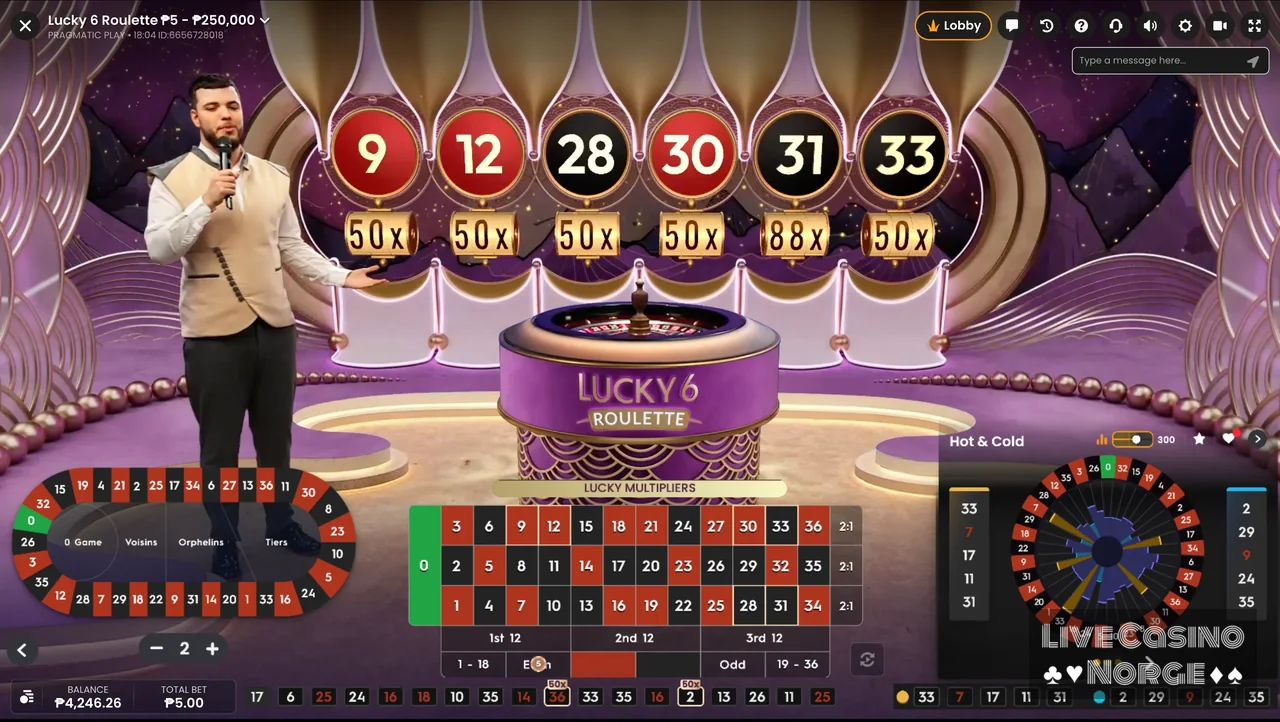Image resolution: width=1280 pixels, height=722 pixels.
Task: Click the repeat bet refresh icon
Action: pyautogui.click(x=866, y=659)
